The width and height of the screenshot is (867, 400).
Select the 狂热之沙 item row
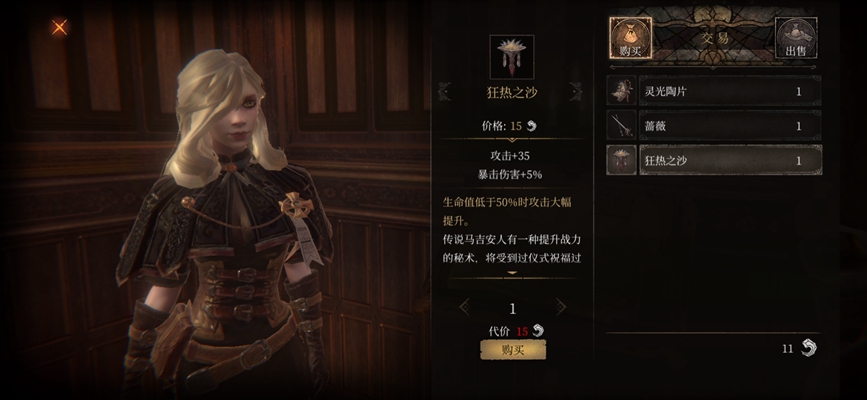714,160
